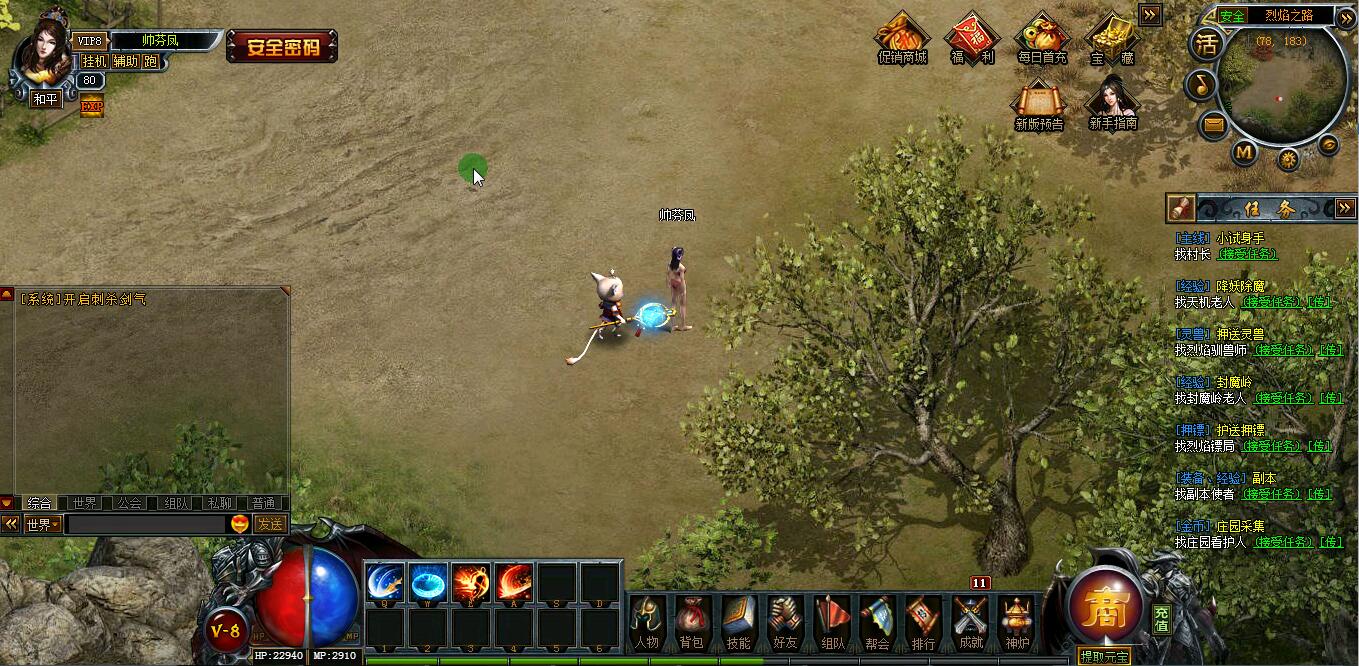The width and height of the screenshot is (1359, 666).
Task: Click the 发送 send button
Action: click(x=270, y=524)
